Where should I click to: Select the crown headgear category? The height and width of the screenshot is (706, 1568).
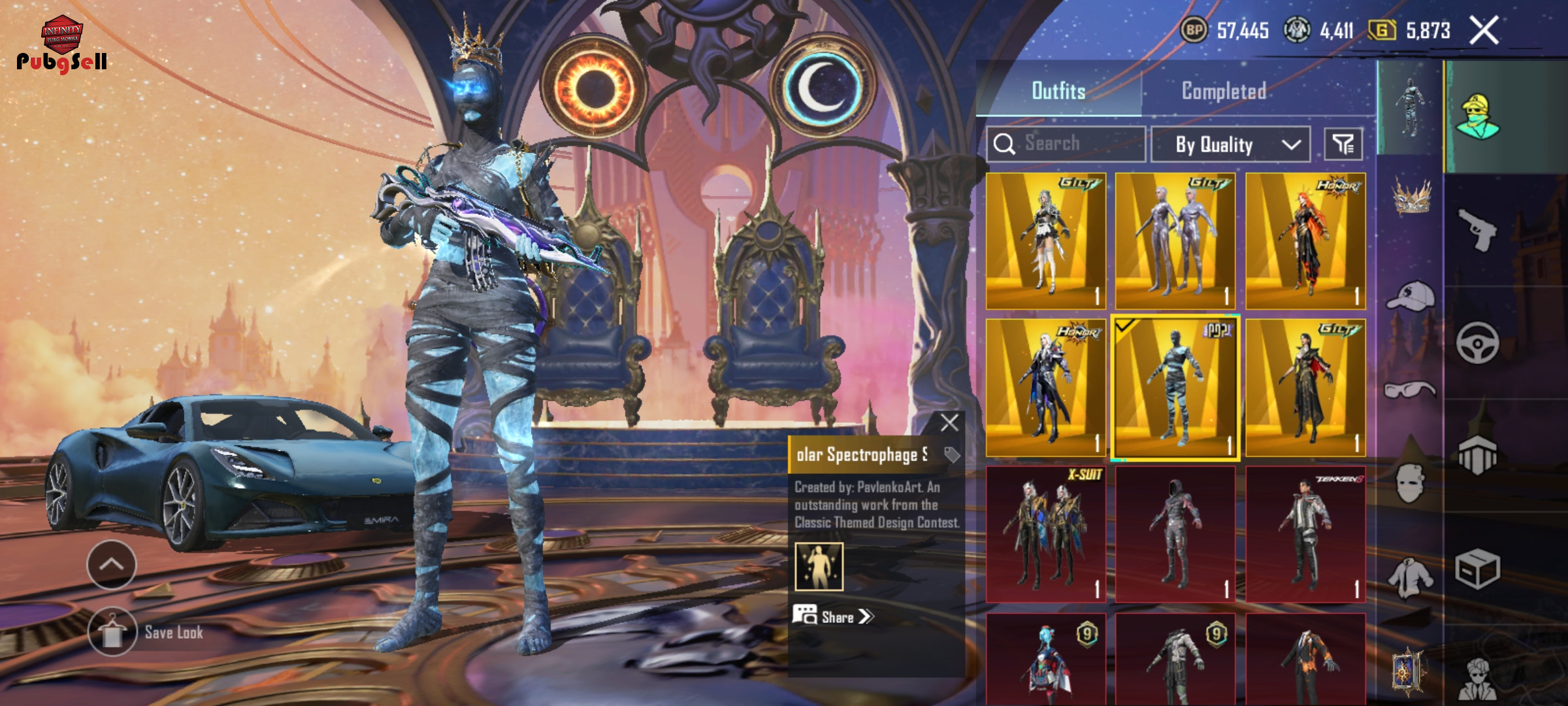point(1411,196)
